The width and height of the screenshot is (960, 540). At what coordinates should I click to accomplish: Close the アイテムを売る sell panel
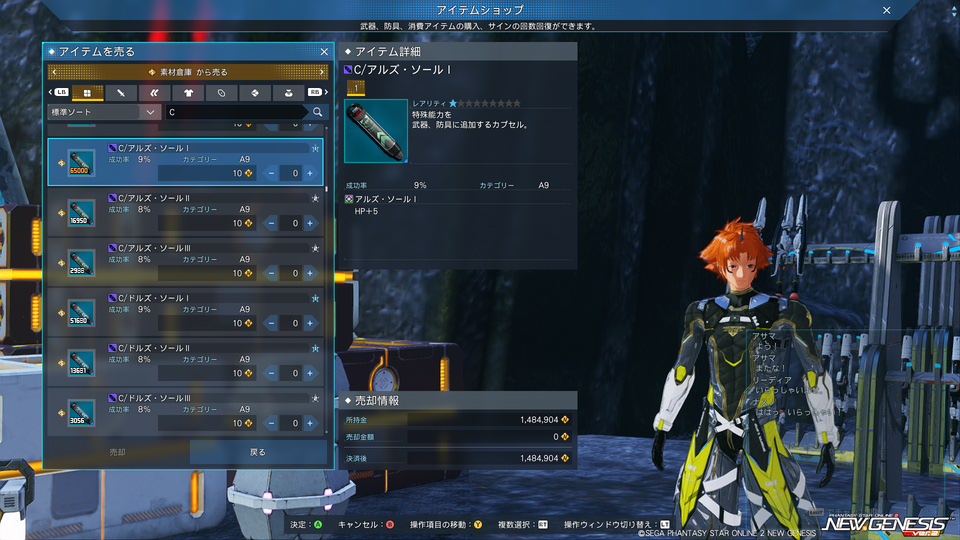tap(323, 51)
